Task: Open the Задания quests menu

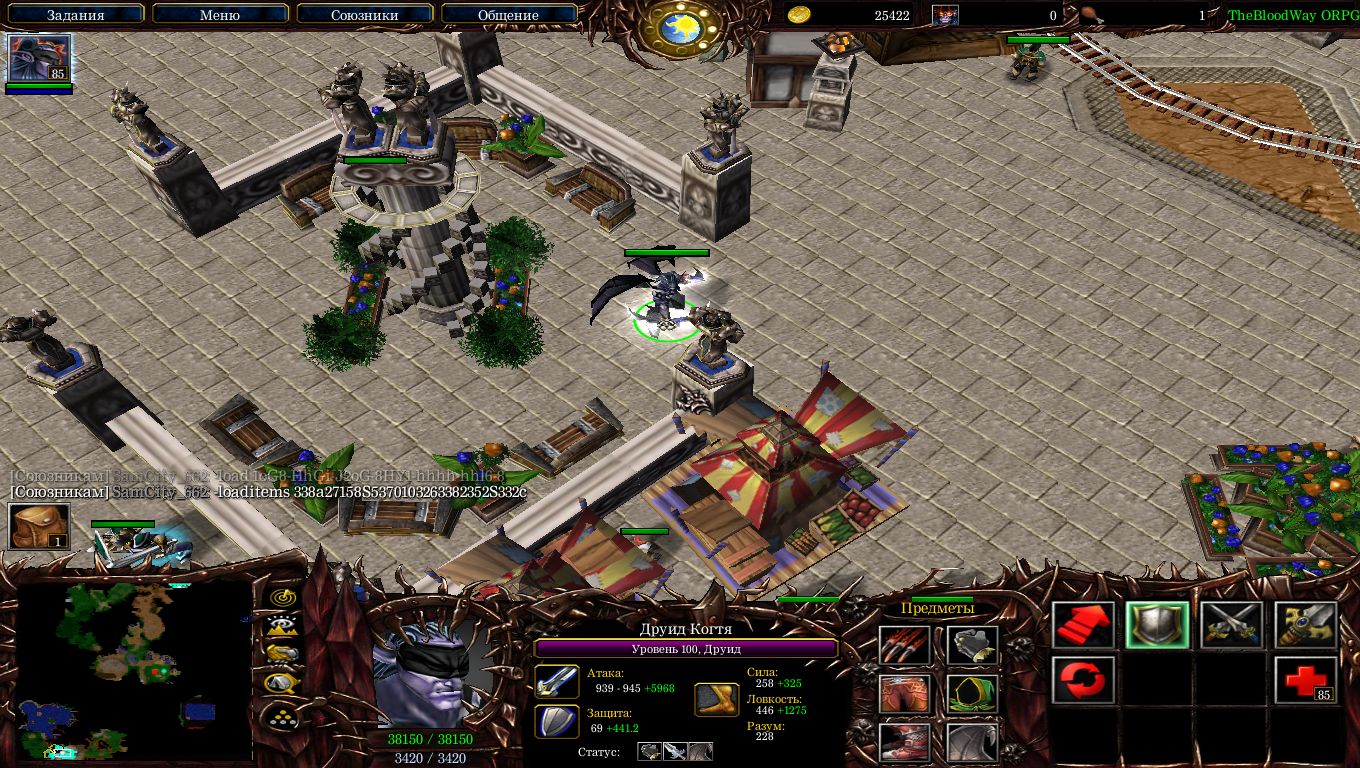Action: 75,15
